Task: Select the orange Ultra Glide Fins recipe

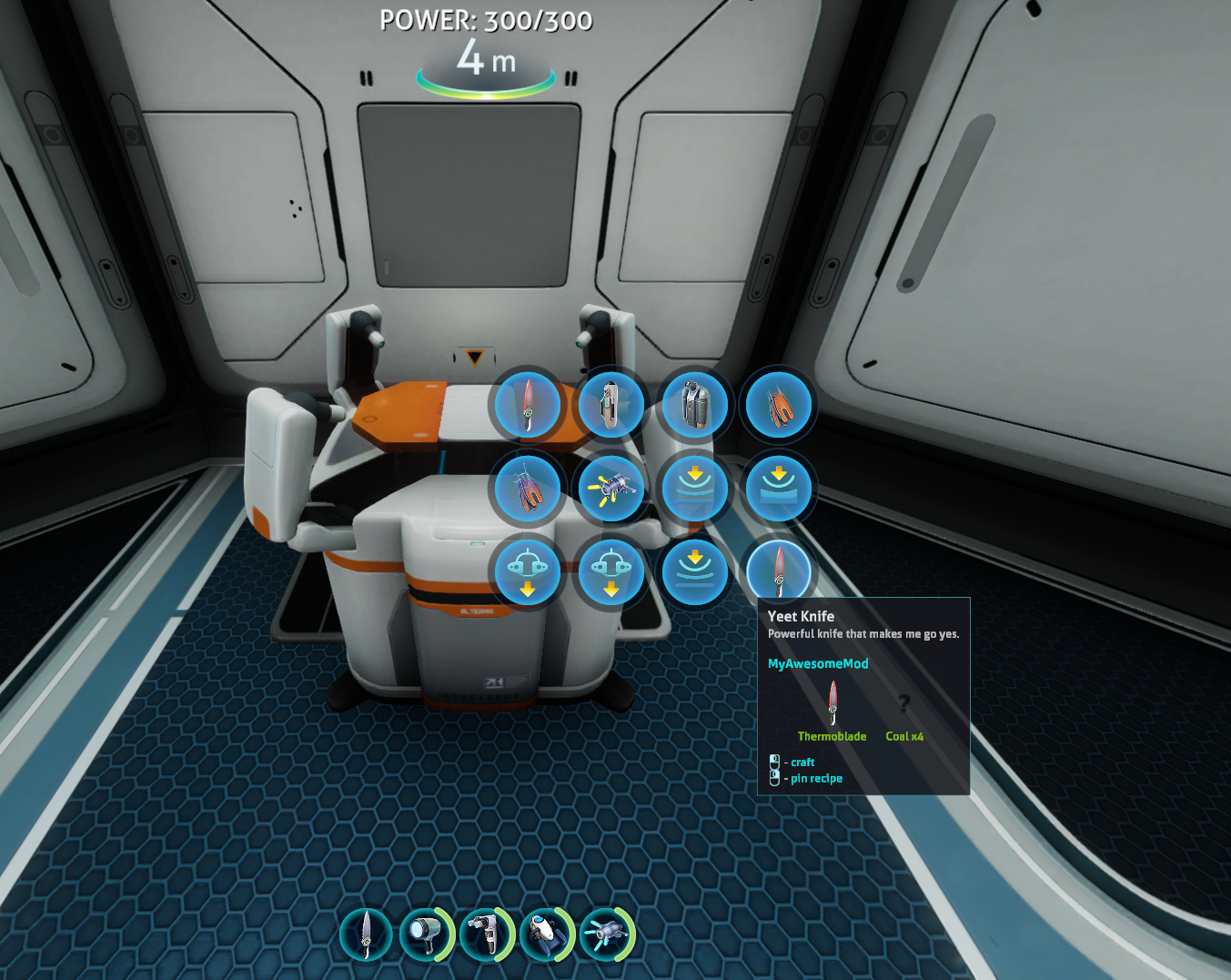Action: pyautogui.click(x=778, y=405)
